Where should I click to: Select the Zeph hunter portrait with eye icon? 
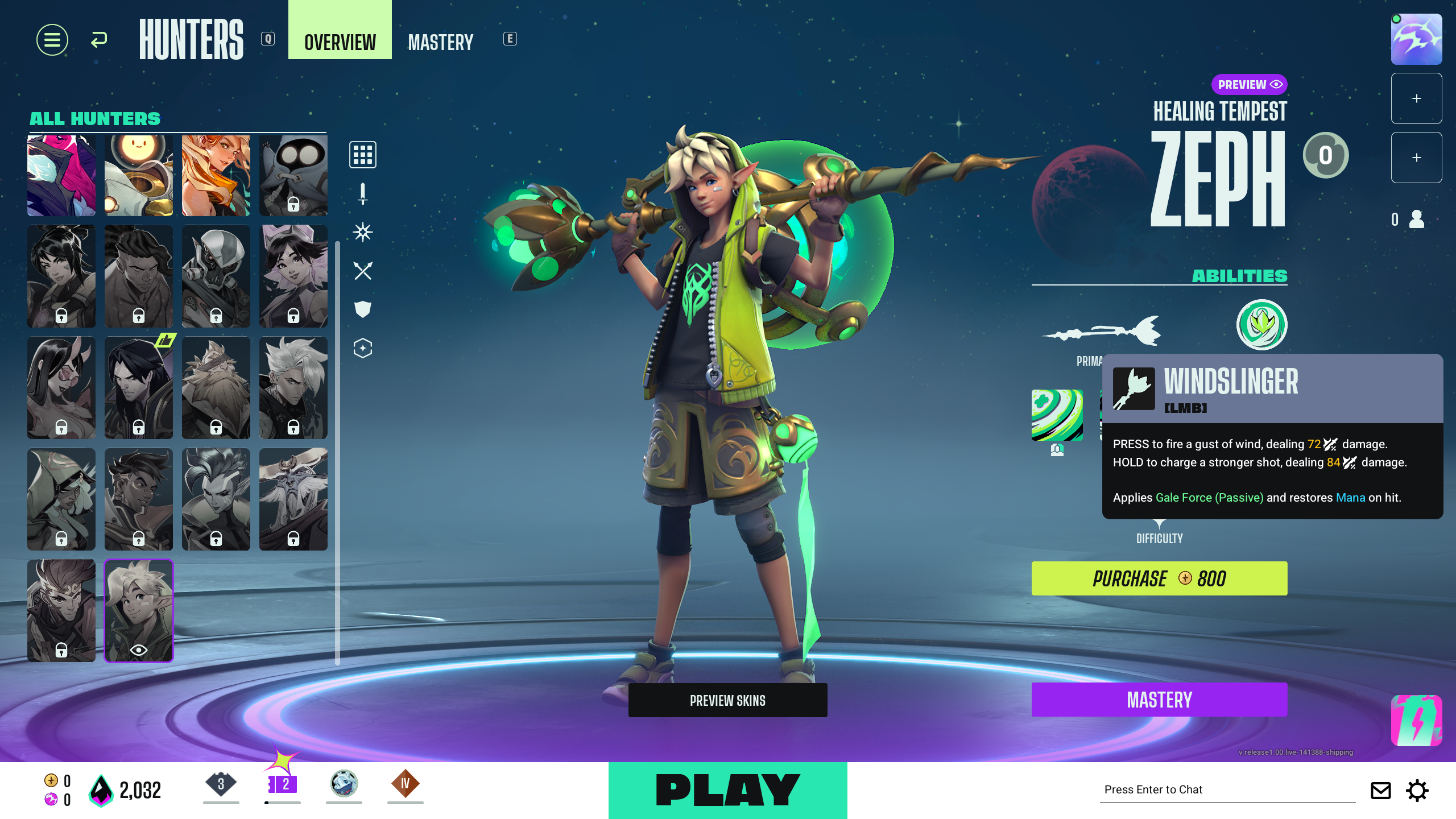[139, 610]
